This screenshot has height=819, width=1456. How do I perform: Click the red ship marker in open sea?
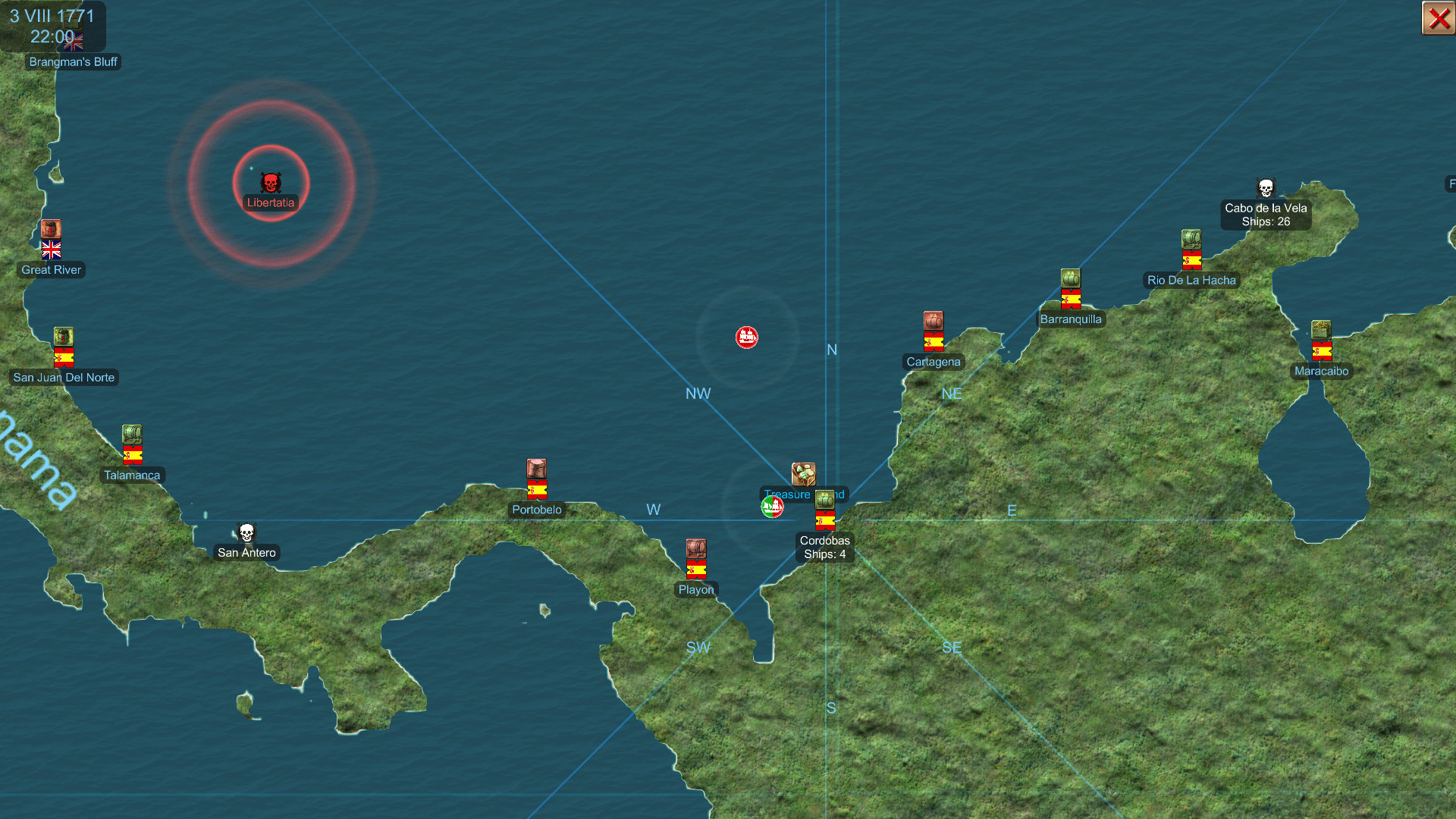747,338
